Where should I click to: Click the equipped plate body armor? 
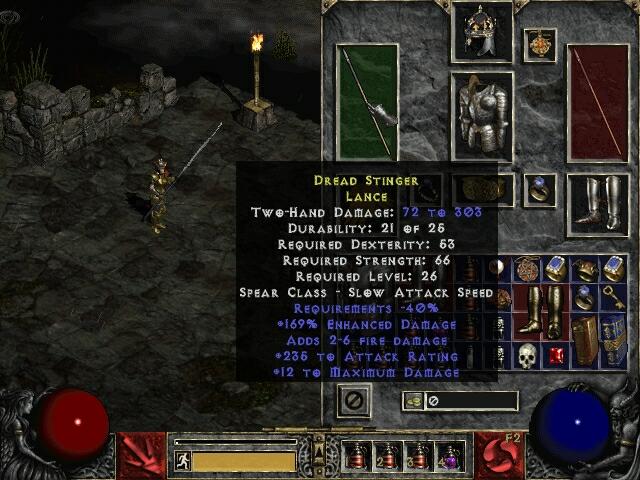pos(482,115)
